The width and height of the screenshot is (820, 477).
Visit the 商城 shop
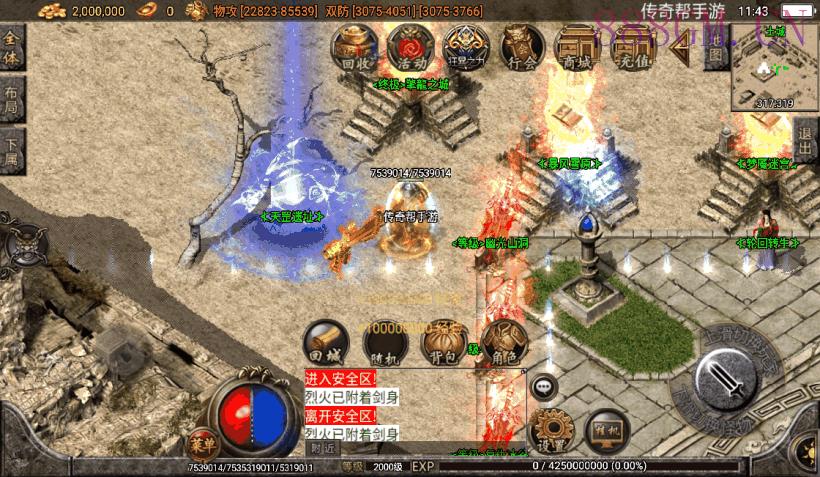pos(576,47)
